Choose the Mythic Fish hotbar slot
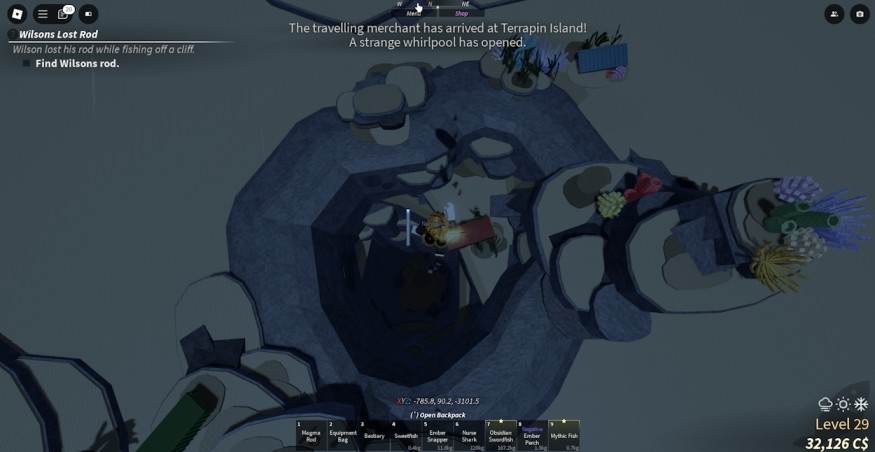This screenshot has width=875, height=452. pos(564,435)
